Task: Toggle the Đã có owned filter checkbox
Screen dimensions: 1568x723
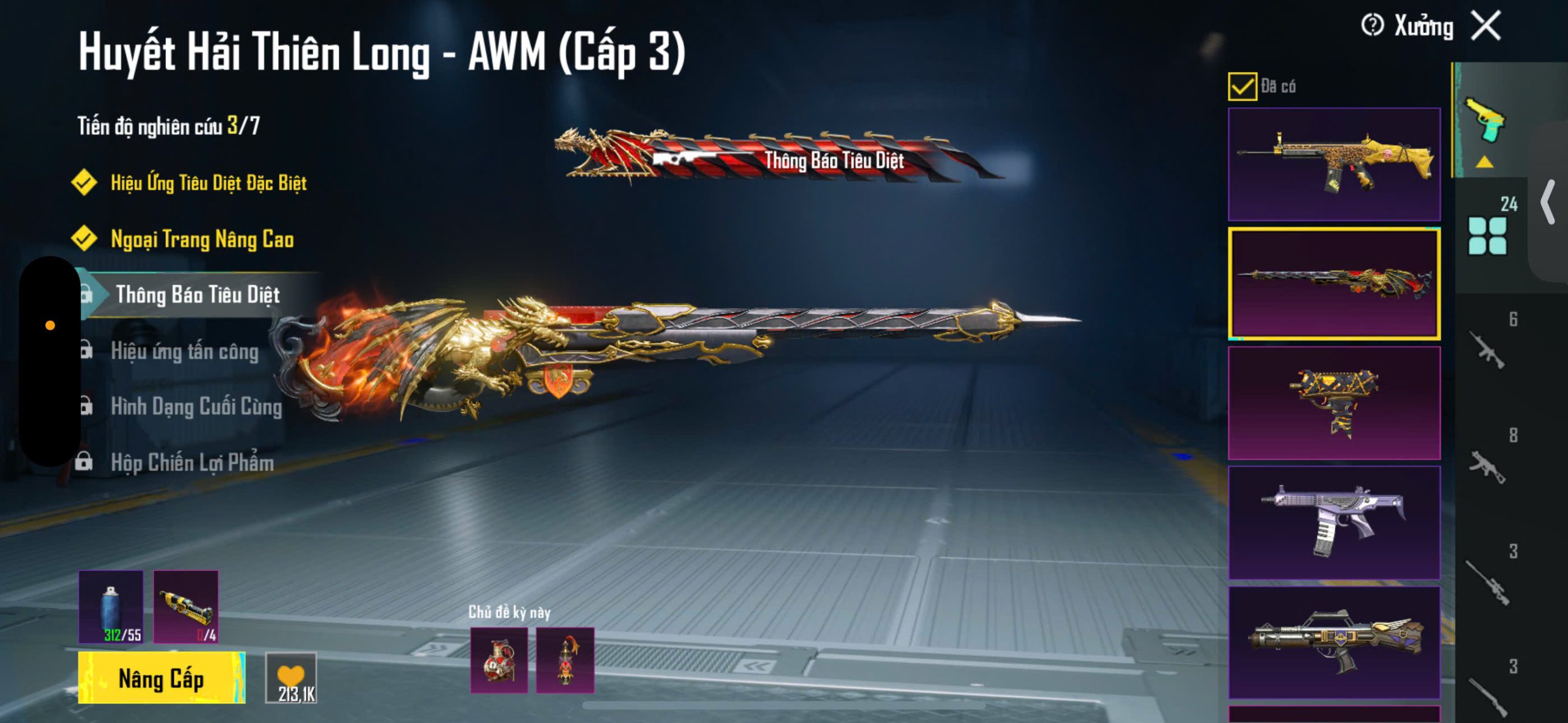Action: click(x=1242, y=86)
